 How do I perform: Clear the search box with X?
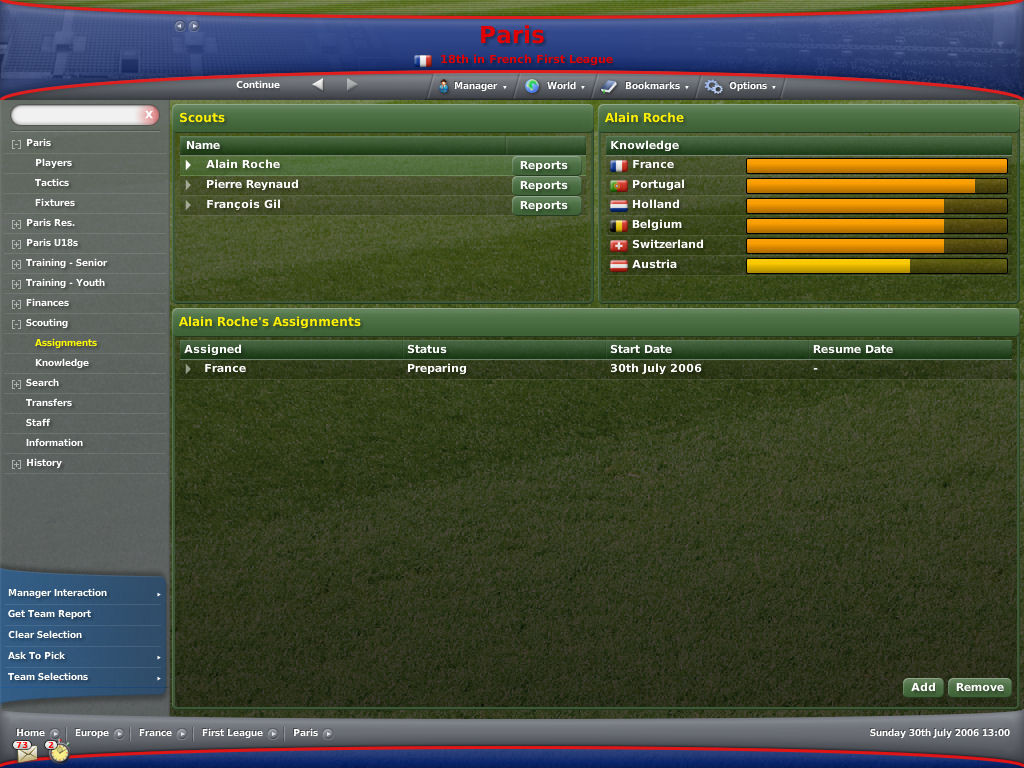click(149, 115)
